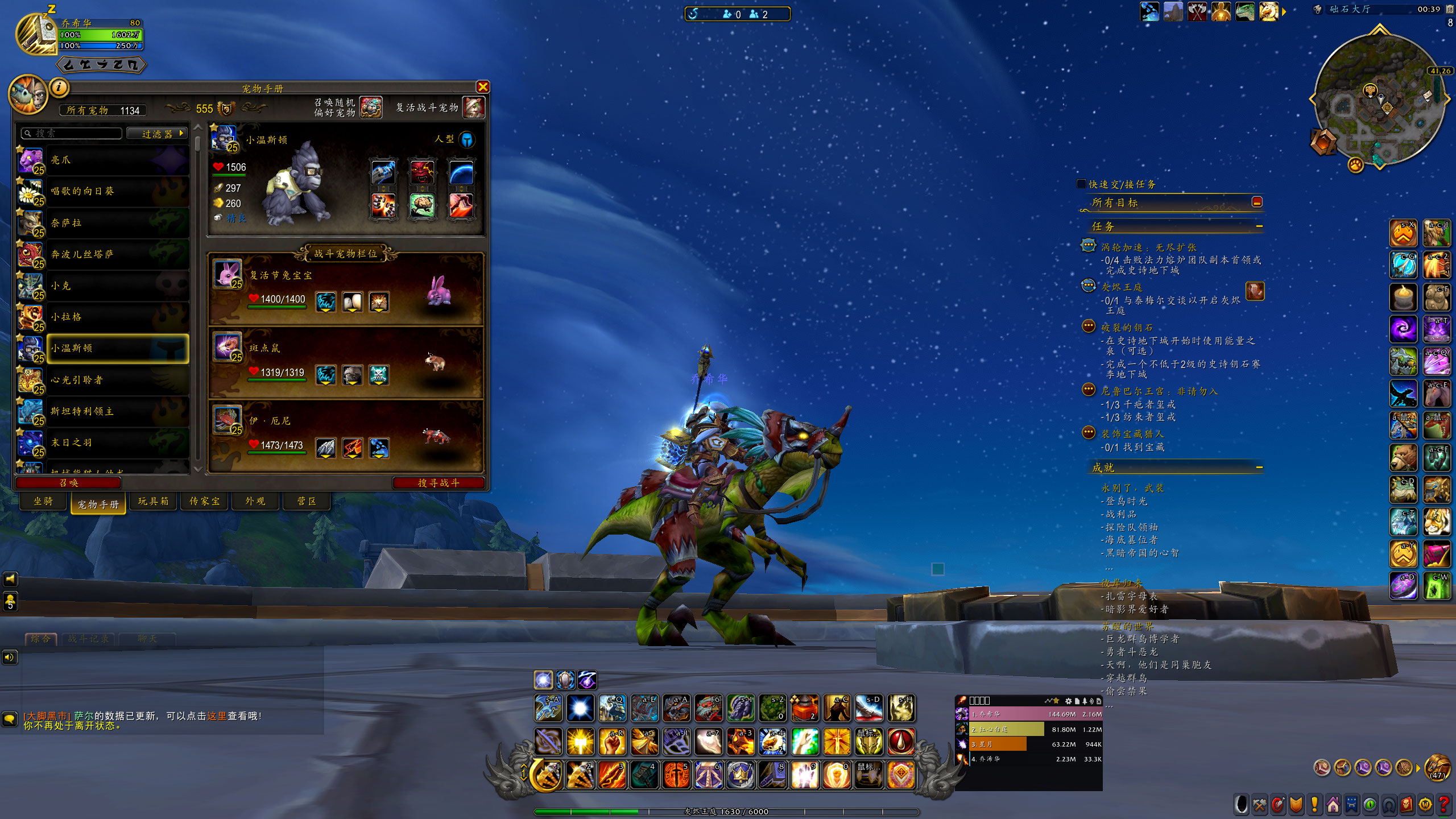Click the summon random favorite pet icon

coord(371,107)
